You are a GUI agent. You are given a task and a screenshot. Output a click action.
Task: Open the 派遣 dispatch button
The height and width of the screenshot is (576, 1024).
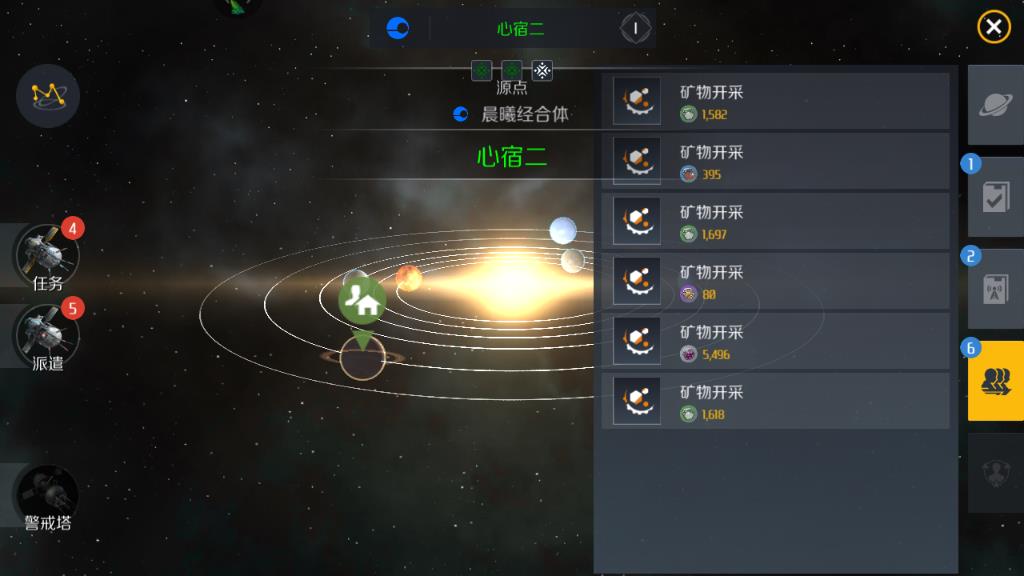pos(47,336)
